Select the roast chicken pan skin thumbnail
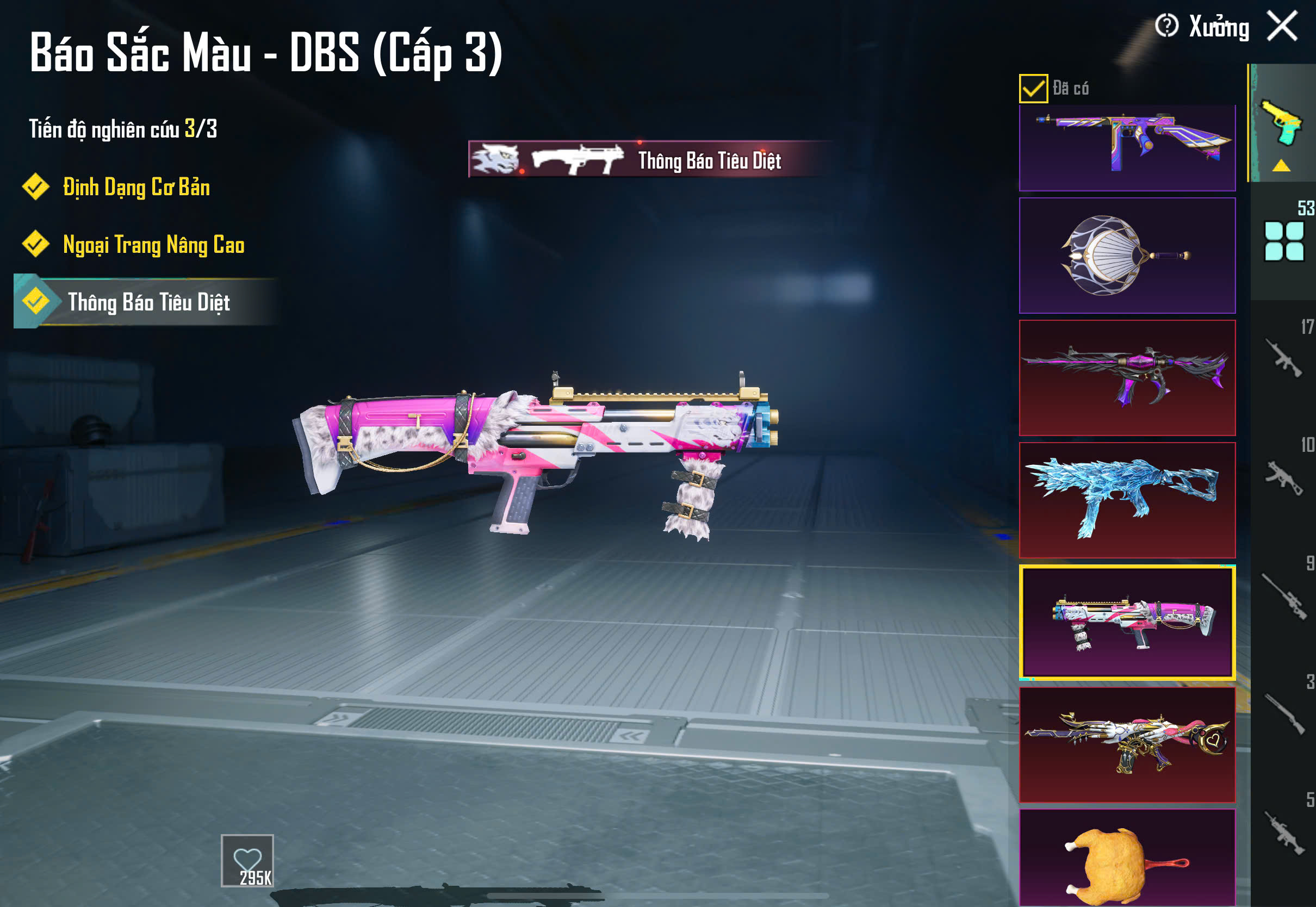Image resolution: width=1316 pixels, height=907 pixels. (x=1127, y=858)
